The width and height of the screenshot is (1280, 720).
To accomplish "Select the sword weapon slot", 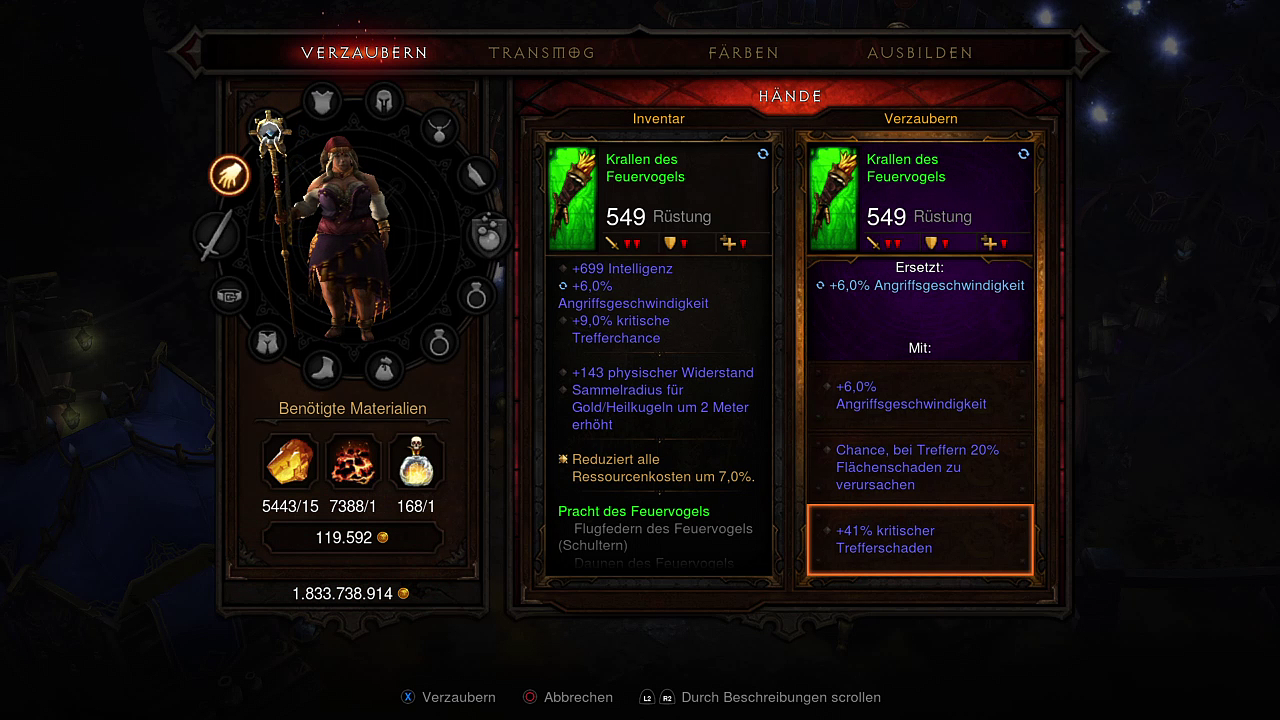I will (x=216, y=236).
